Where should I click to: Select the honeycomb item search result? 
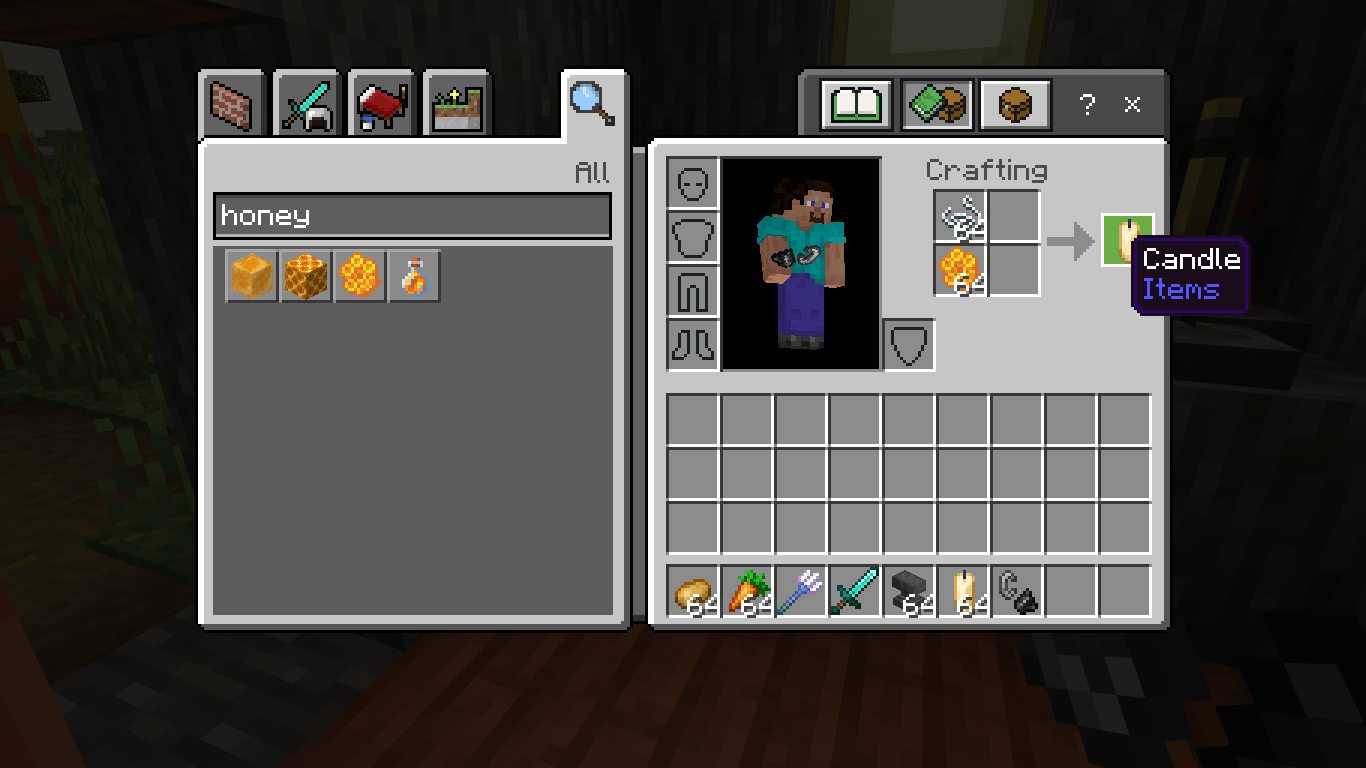point(359,276)
